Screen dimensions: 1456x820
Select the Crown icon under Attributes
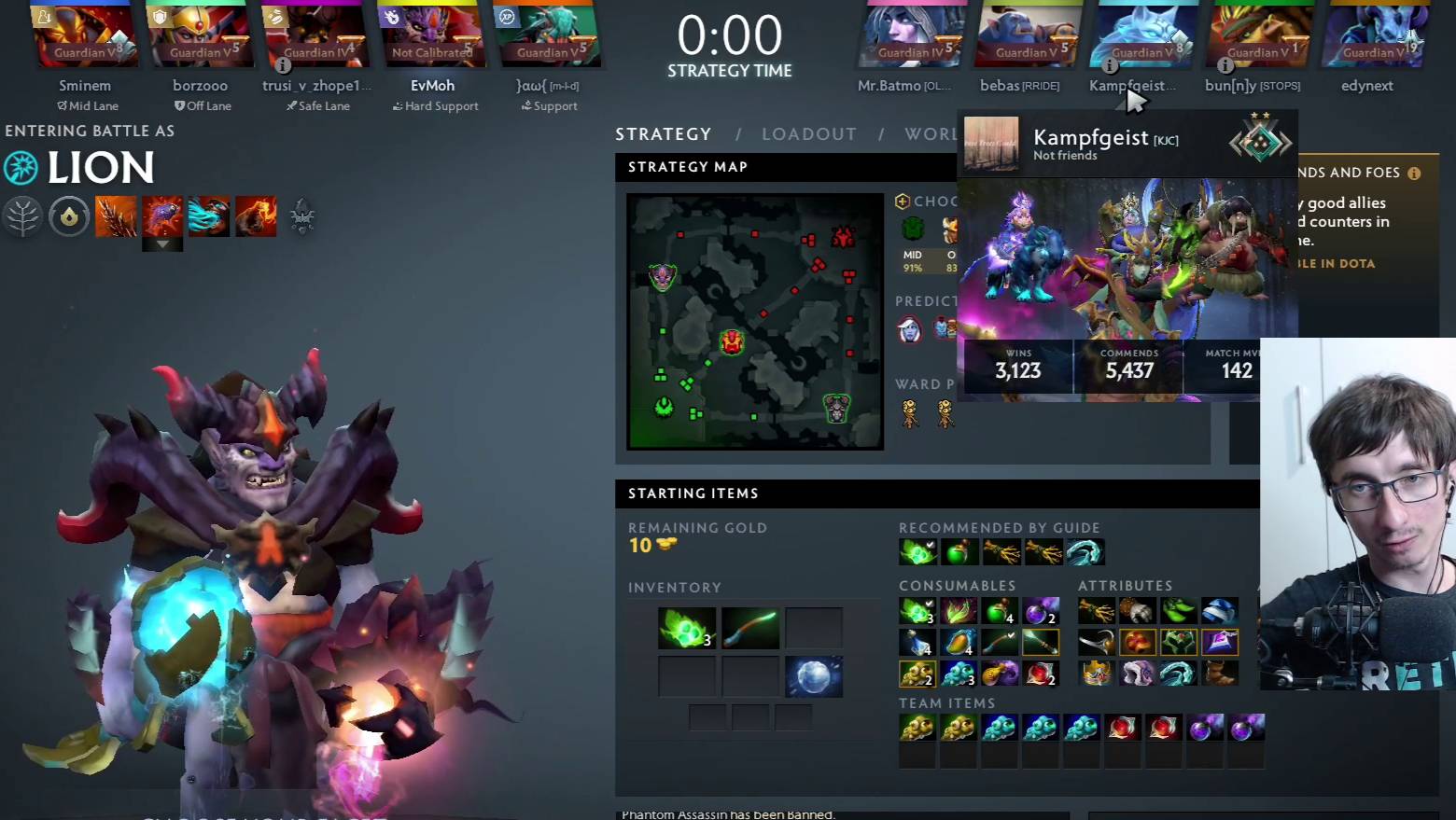1097,673
